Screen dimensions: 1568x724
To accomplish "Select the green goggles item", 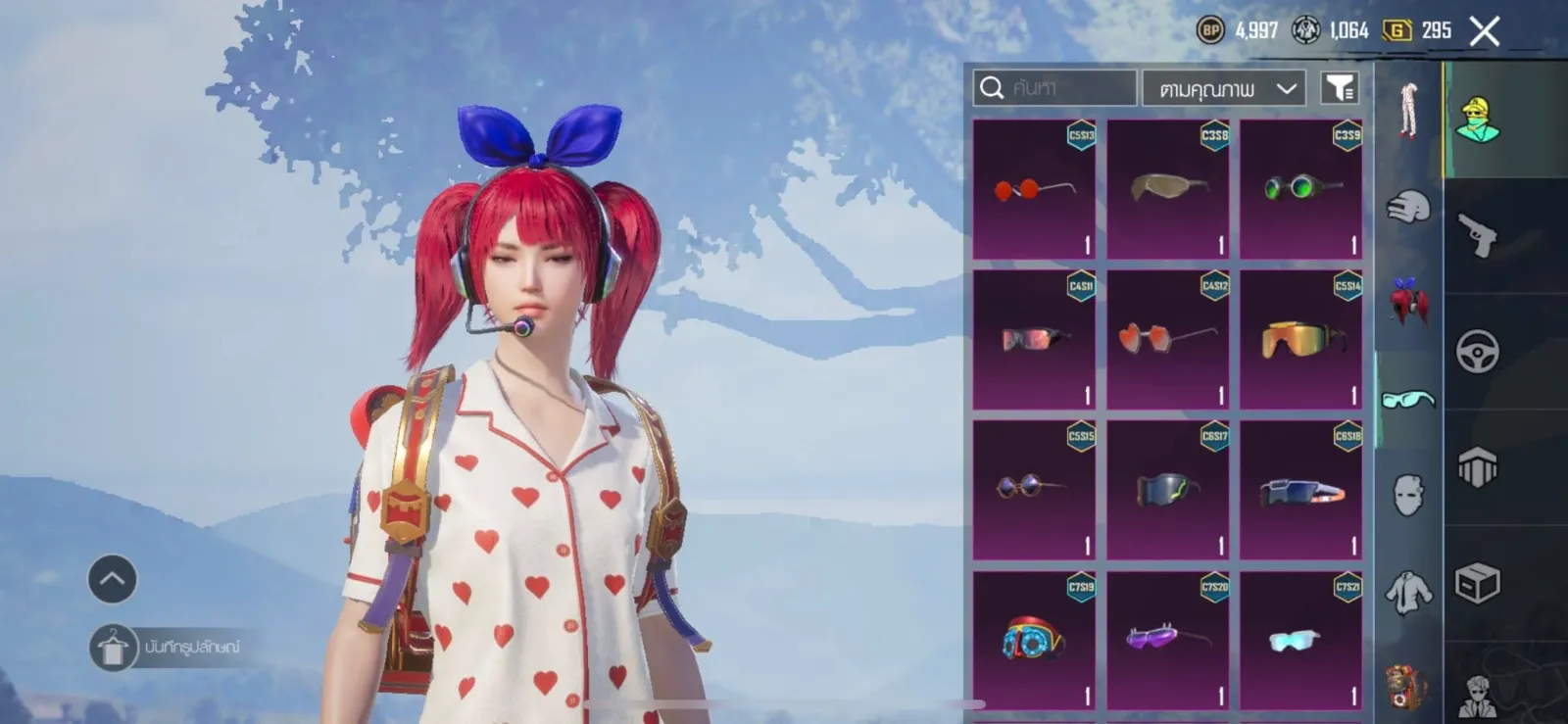I will 1300,190.
